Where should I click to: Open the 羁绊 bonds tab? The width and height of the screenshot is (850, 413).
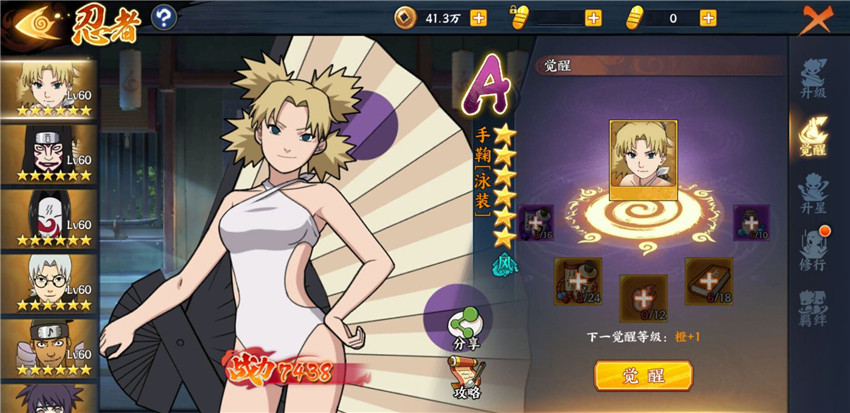coord(814,304)
